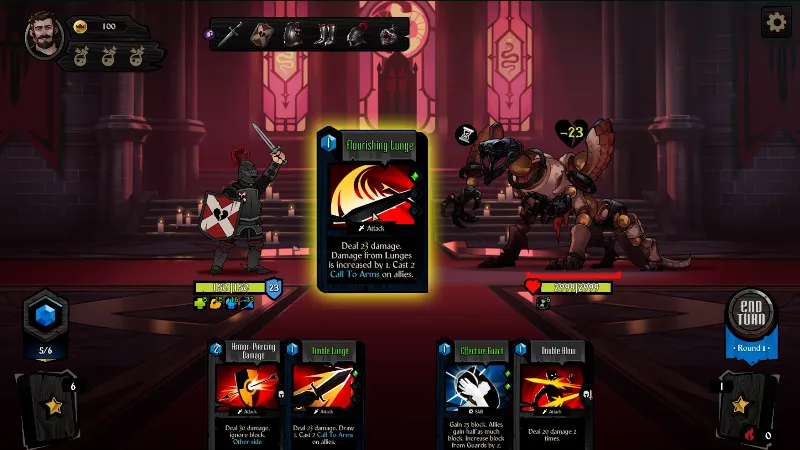The height and width of the screenshot is (450, 800).
Task: Play the Flourishing Lunge card
Action: (372, 210)
